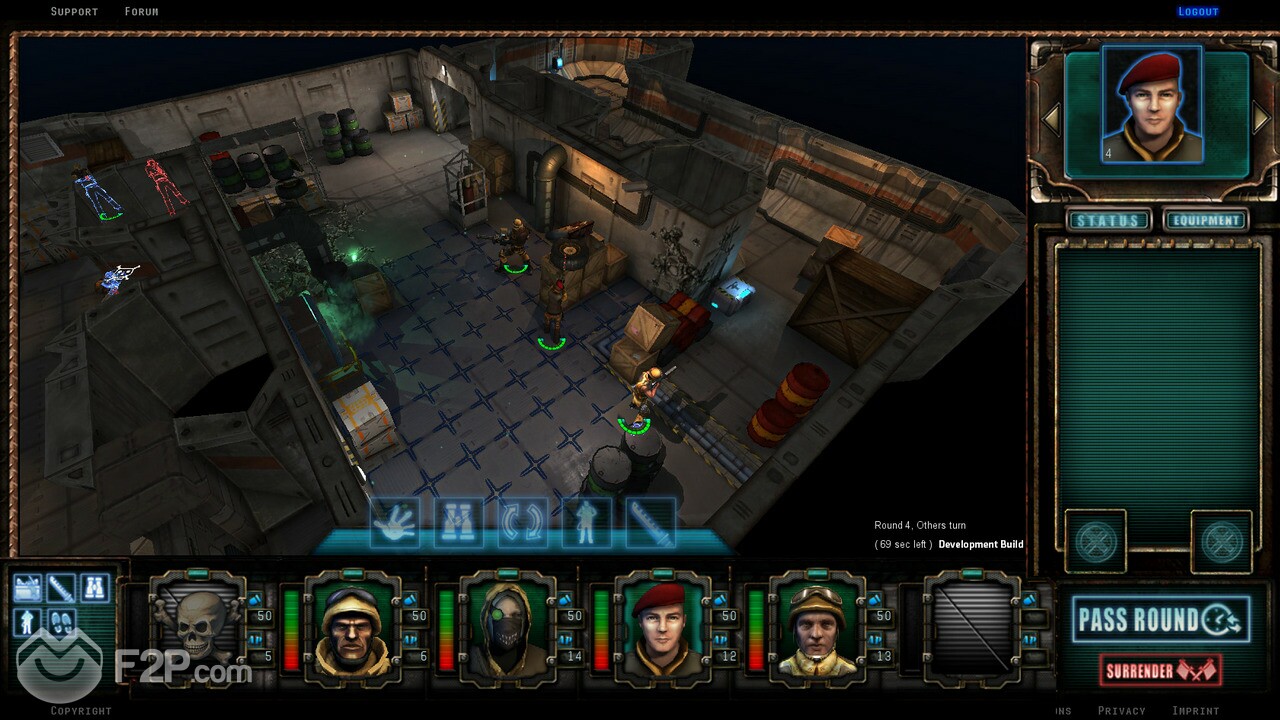This screenshot has height=720, width=1280.
Task: Switch to the Status tab
Action: click(1107, 220)
